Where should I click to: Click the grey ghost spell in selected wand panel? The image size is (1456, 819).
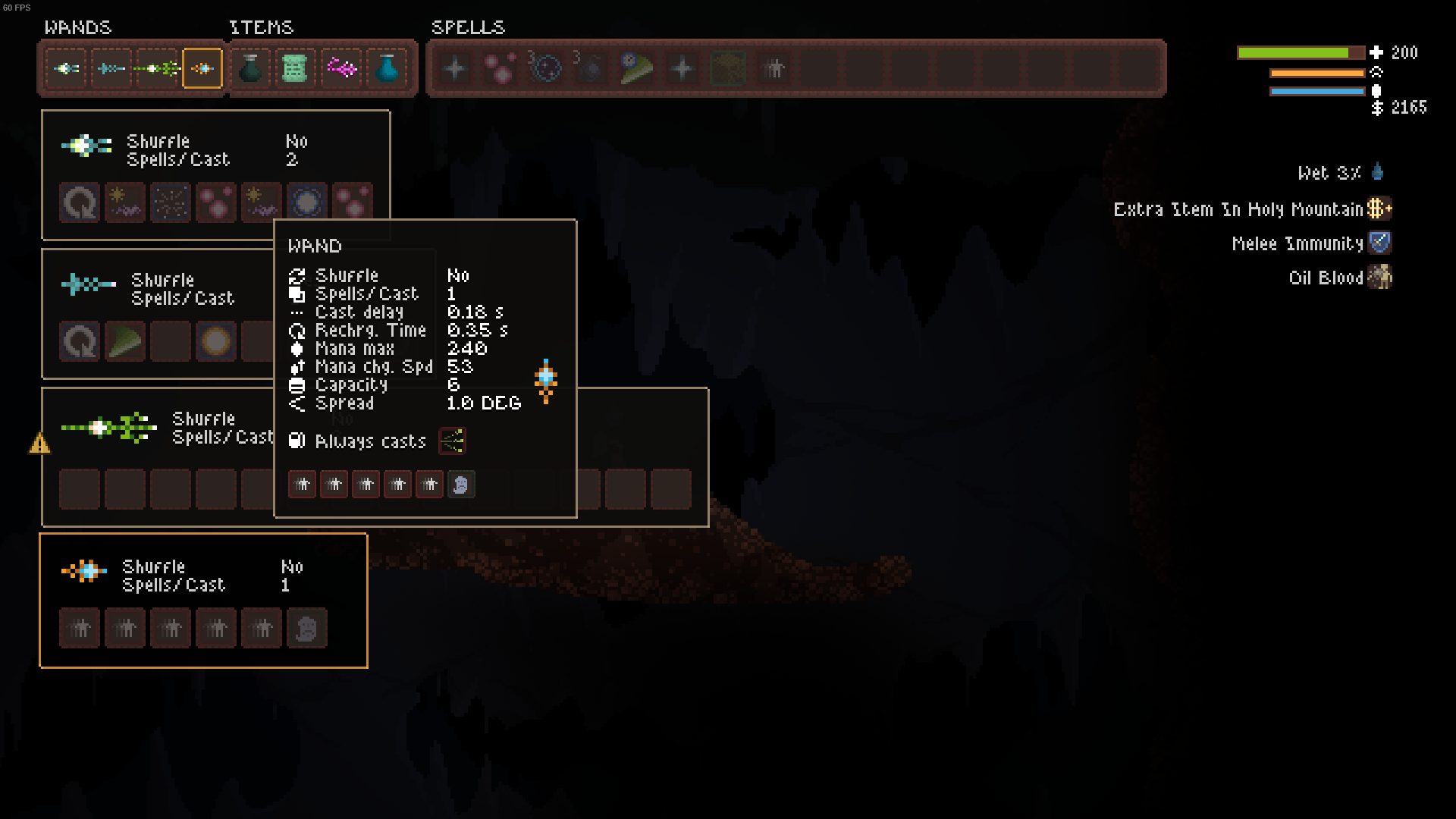coord(307,628)
